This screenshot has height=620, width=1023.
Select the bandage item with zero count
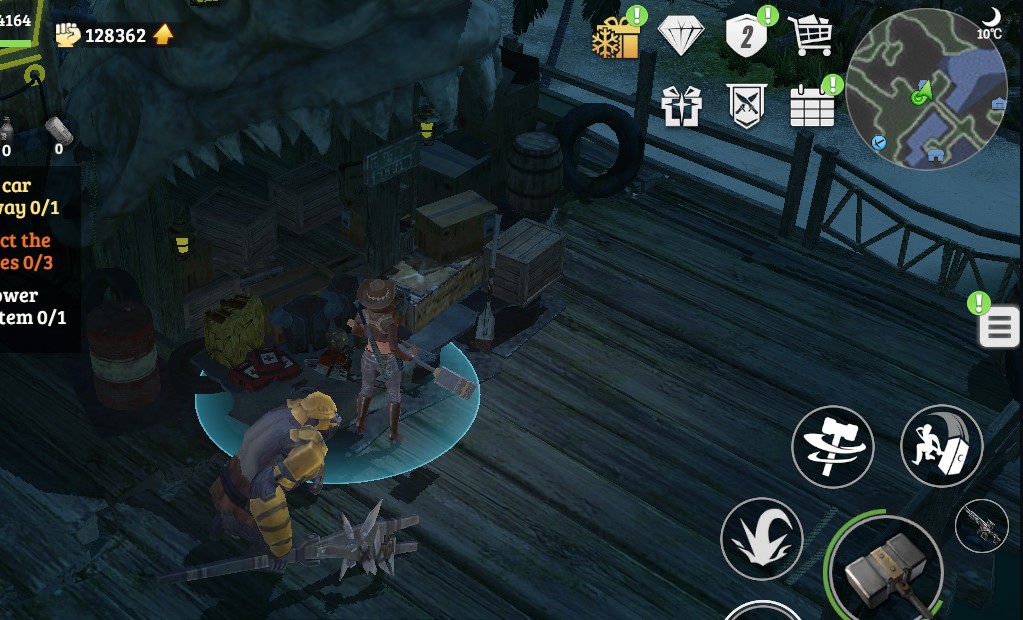[x=59, y=133]
